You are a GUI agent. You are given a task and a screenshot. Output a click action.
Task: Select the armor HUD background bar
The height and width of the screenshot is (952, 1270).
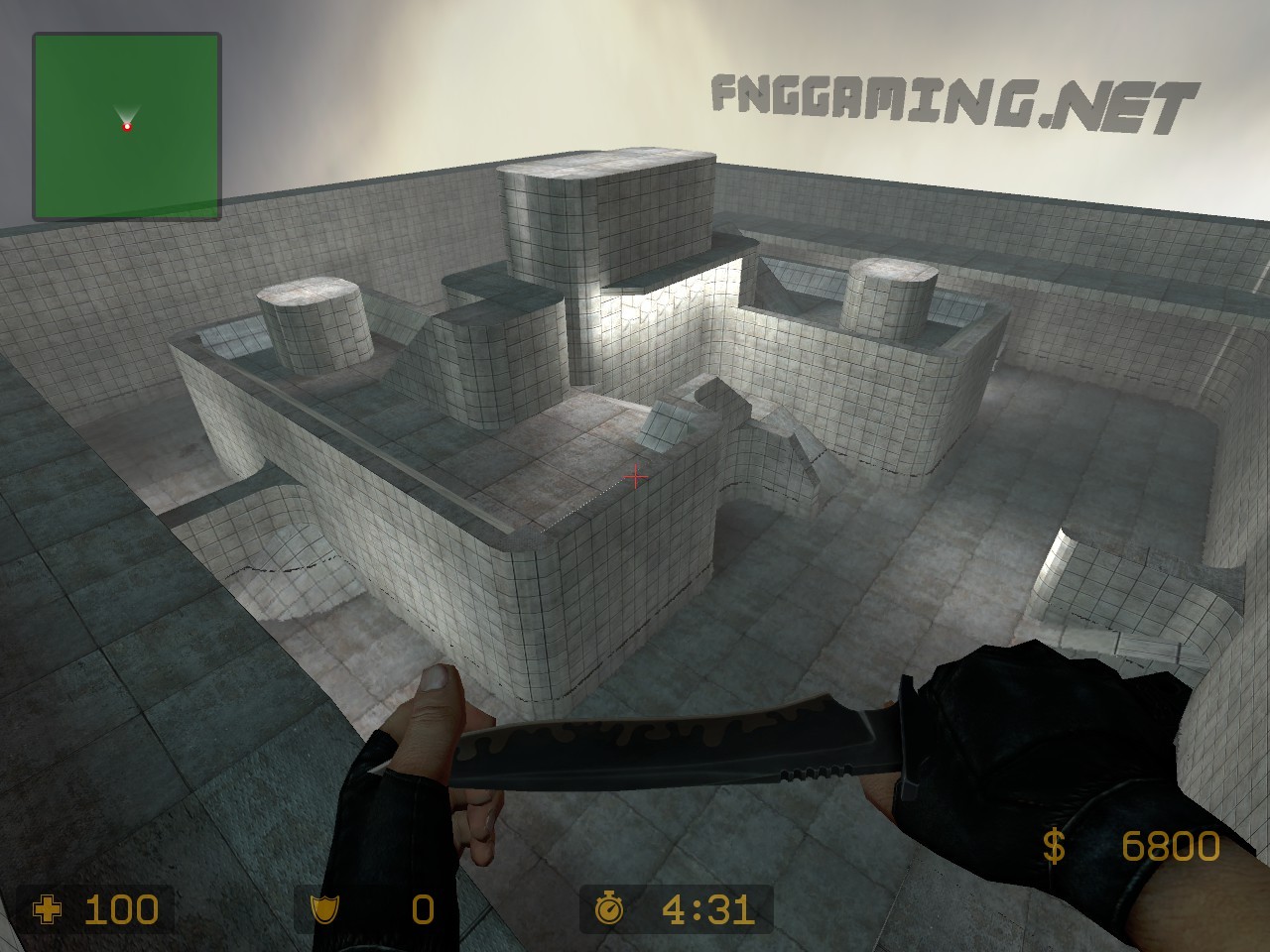[377, 907]
